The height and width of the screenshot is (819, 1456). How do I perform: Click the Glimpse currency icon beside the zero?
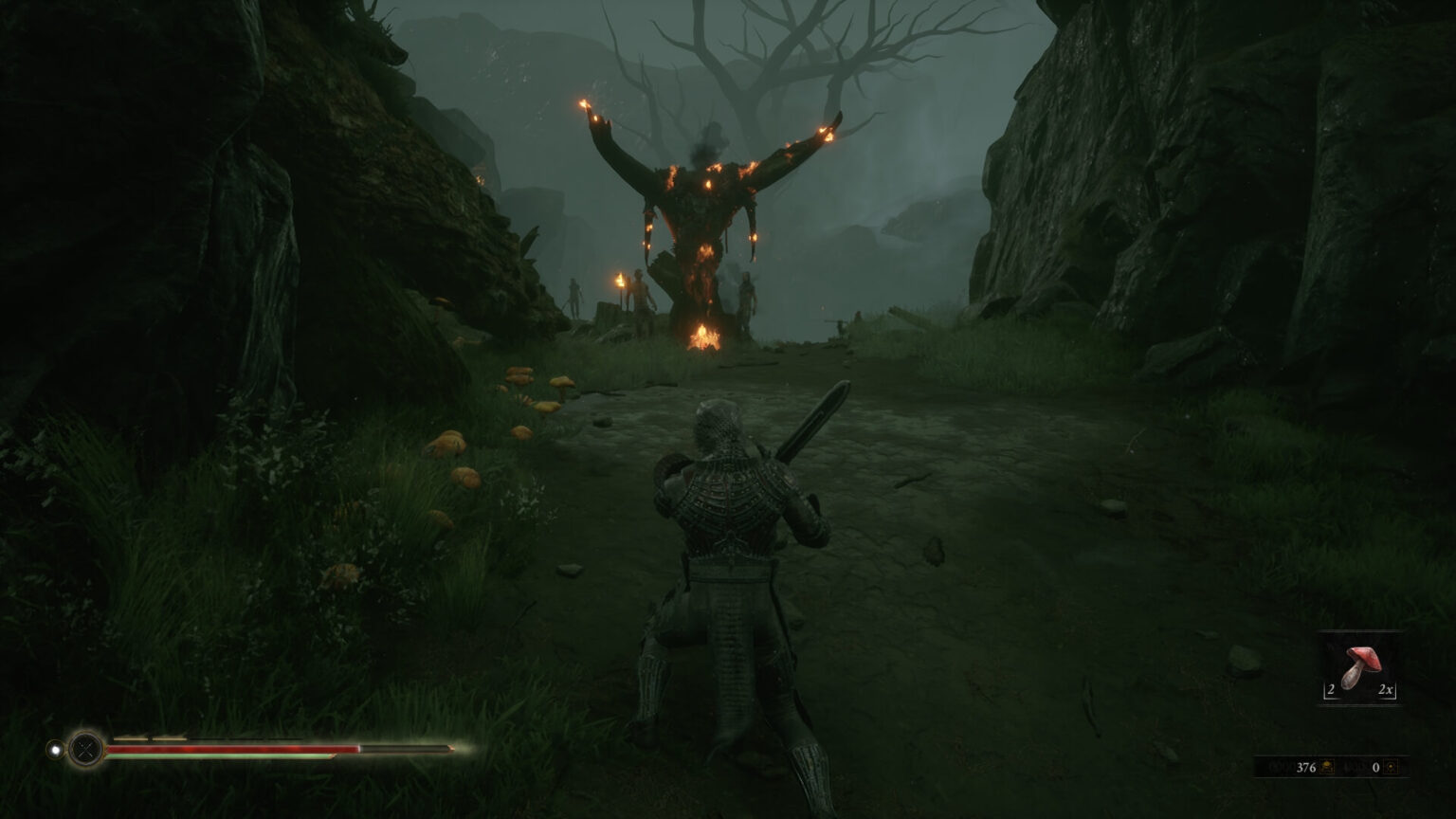click(1392, 768)
